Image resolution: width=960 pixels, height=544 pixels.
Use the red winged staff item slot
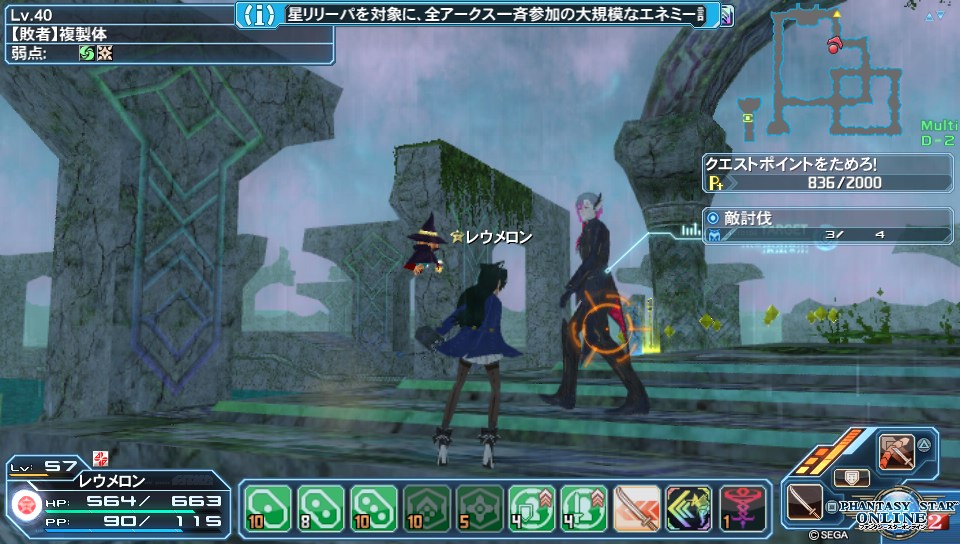click(740, 505)
